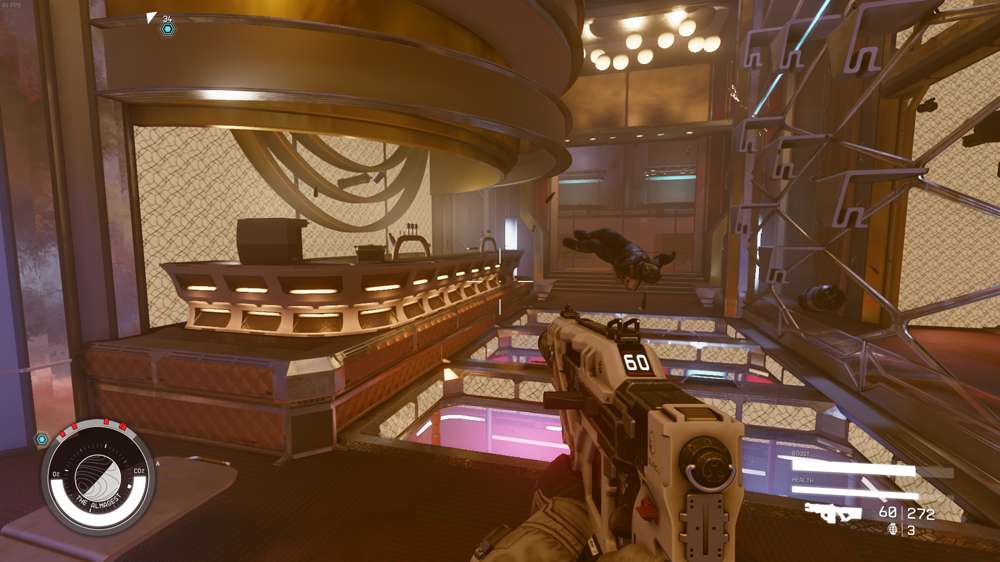Select the equipped rifle silhouette icon

click(x=833, y=512)
